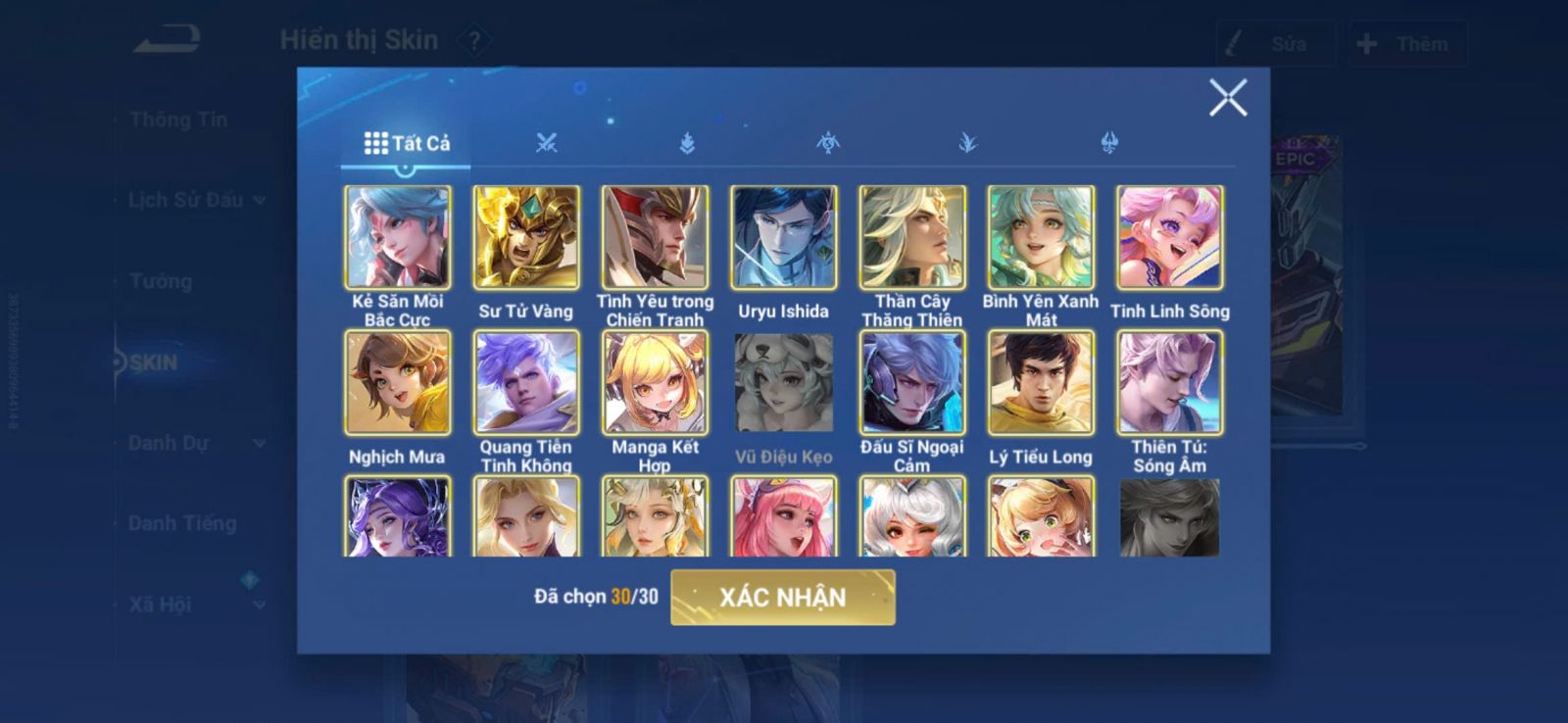Choose the Thần Cây Thăng Thiên skin

pyautogui.click(x=912, y=238)
